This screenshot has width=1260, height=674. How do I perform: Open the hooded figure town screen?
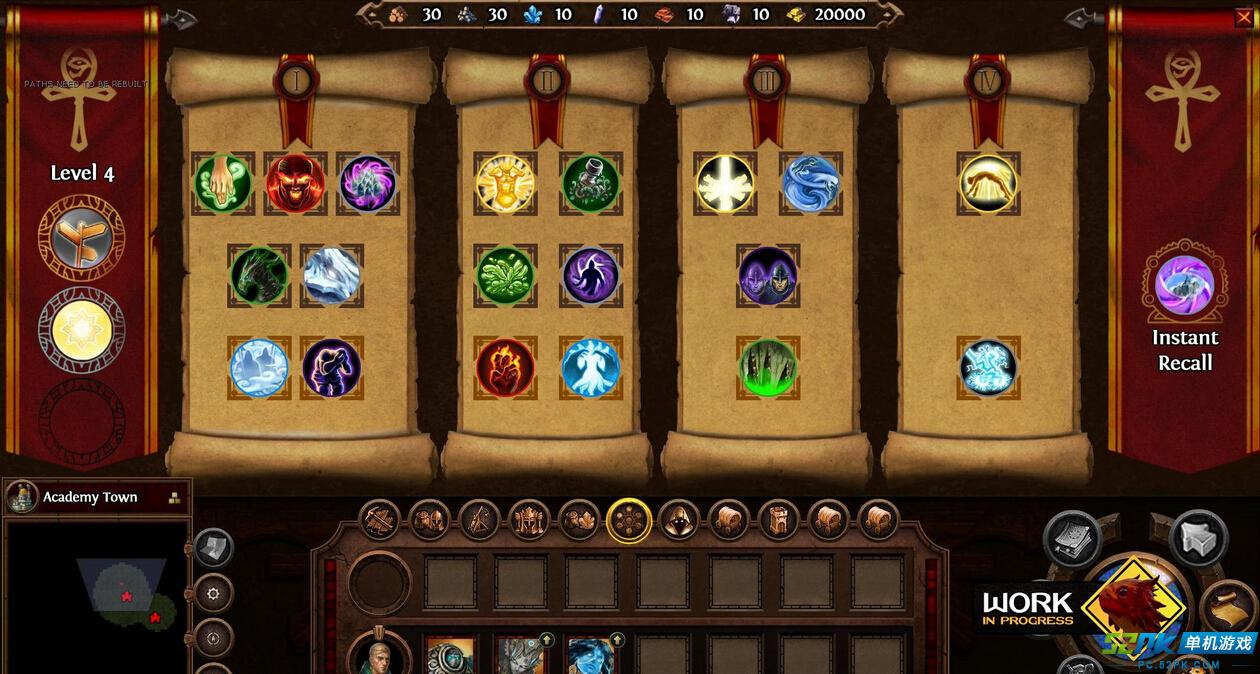click(679, 520)
